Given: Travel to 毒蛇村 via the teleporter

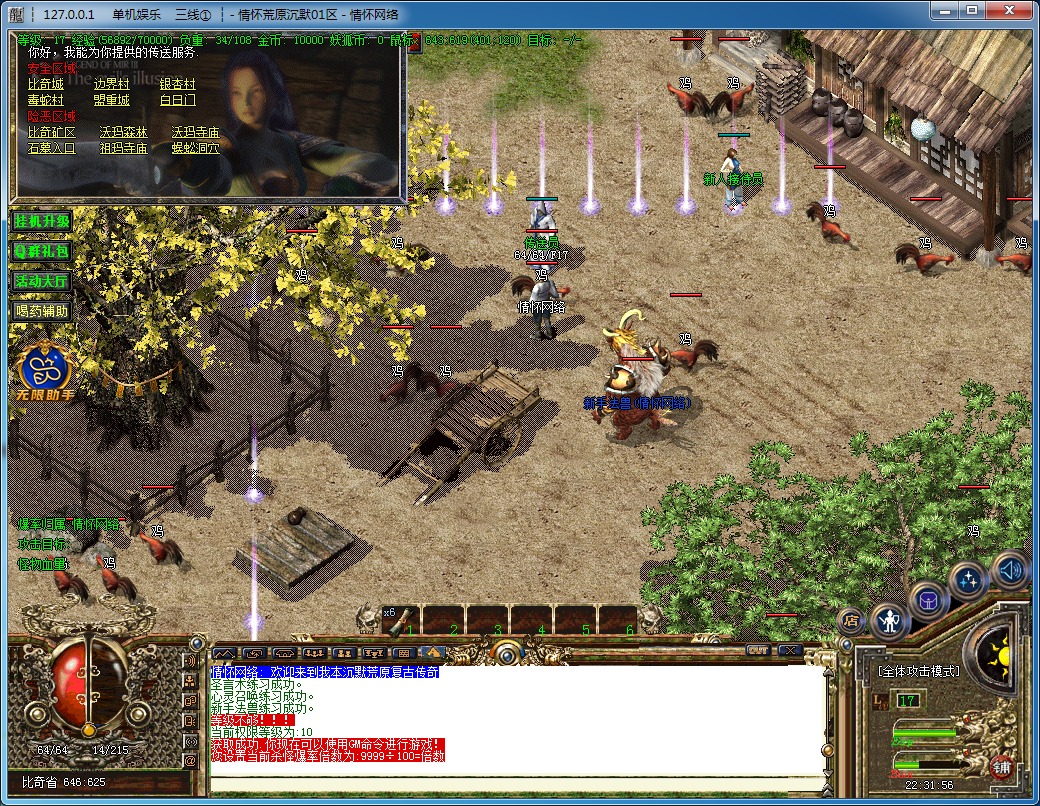Looking at the screenshot, I should [x=45, y=100].
